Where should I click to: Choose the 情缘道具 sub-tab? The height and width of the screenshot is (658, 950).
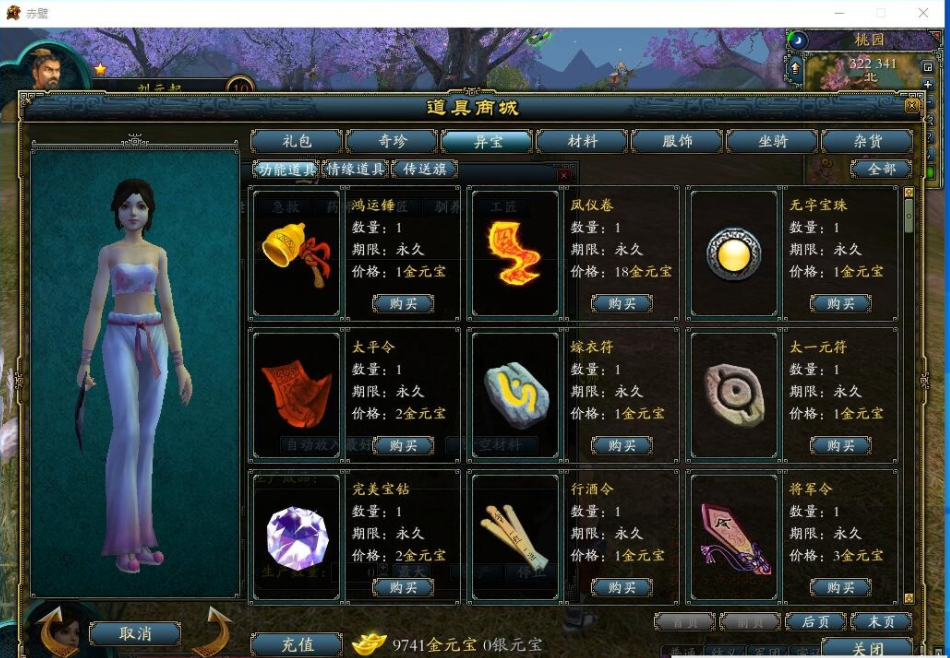point(356,169)
